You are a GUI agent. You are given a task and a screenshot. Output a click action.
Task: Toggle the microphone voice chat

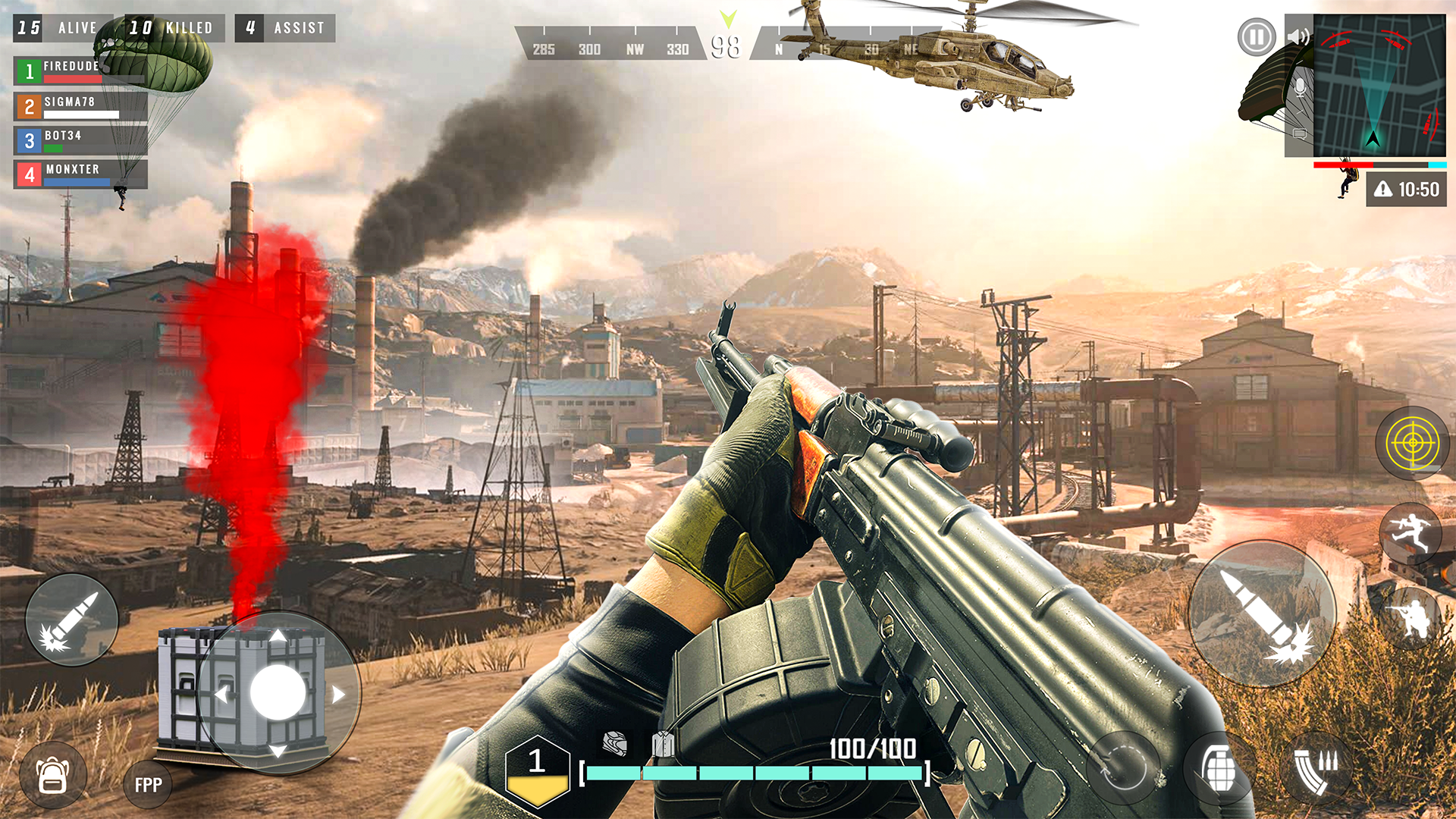pyautogui.click(x=1299, y=89)
